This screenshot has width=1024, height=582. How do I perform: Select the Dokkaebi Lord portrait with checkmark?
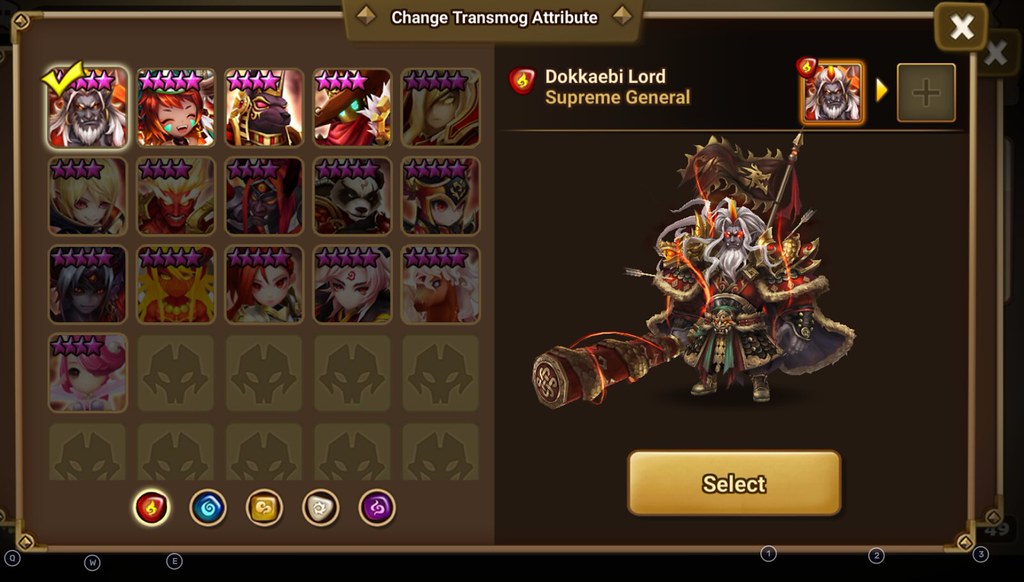coord(88,108)
